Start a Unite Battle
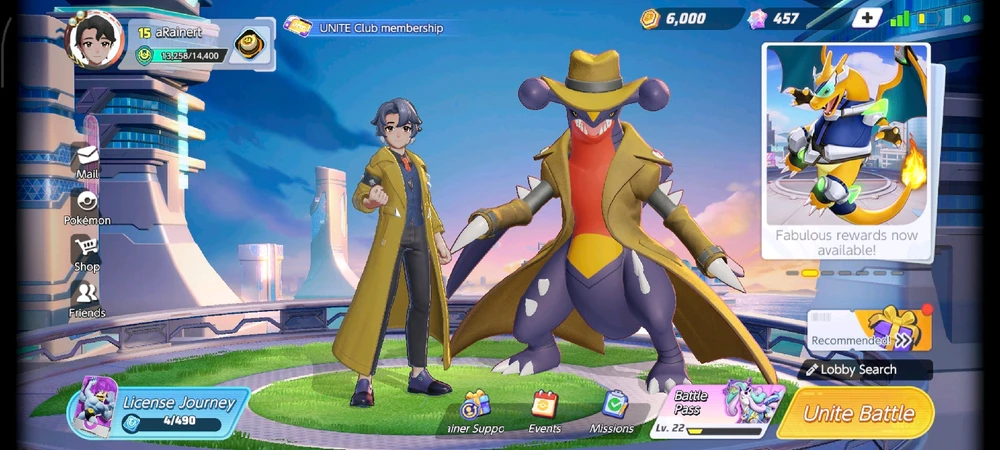The image size is (1000, 450). coord(858,414)
